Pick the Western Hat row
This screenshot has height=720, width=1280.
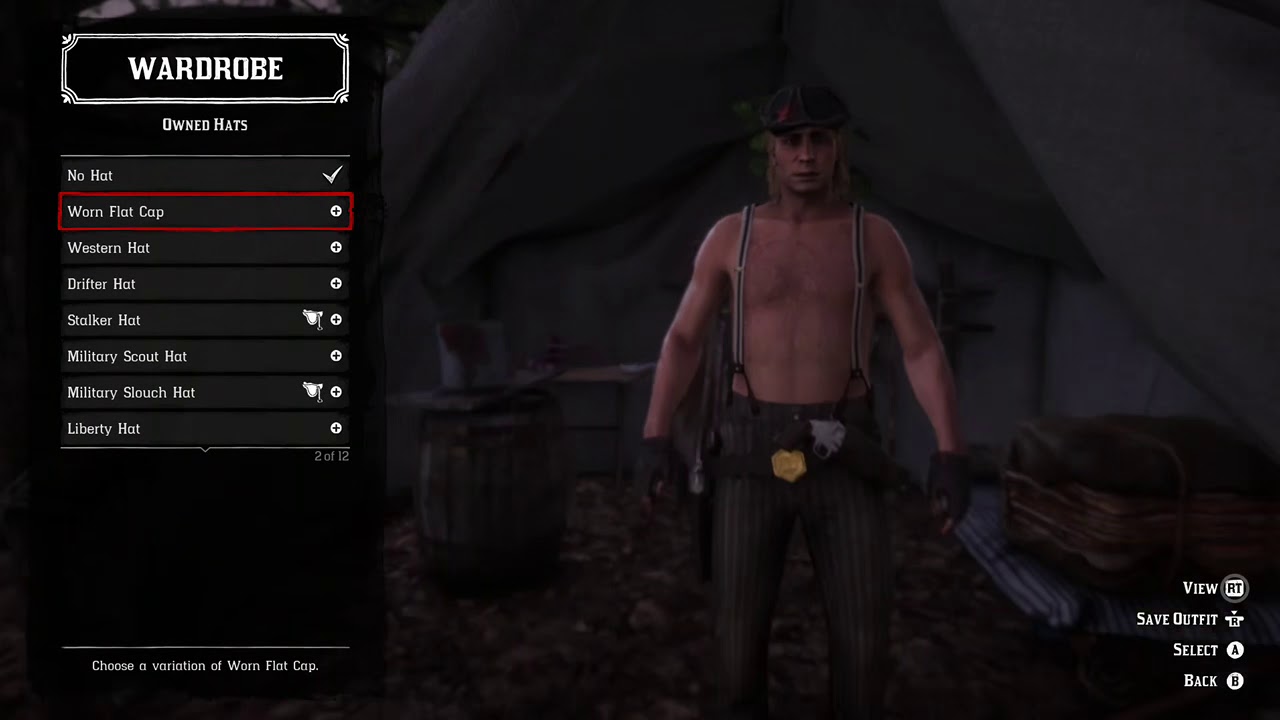coord(204,248)
